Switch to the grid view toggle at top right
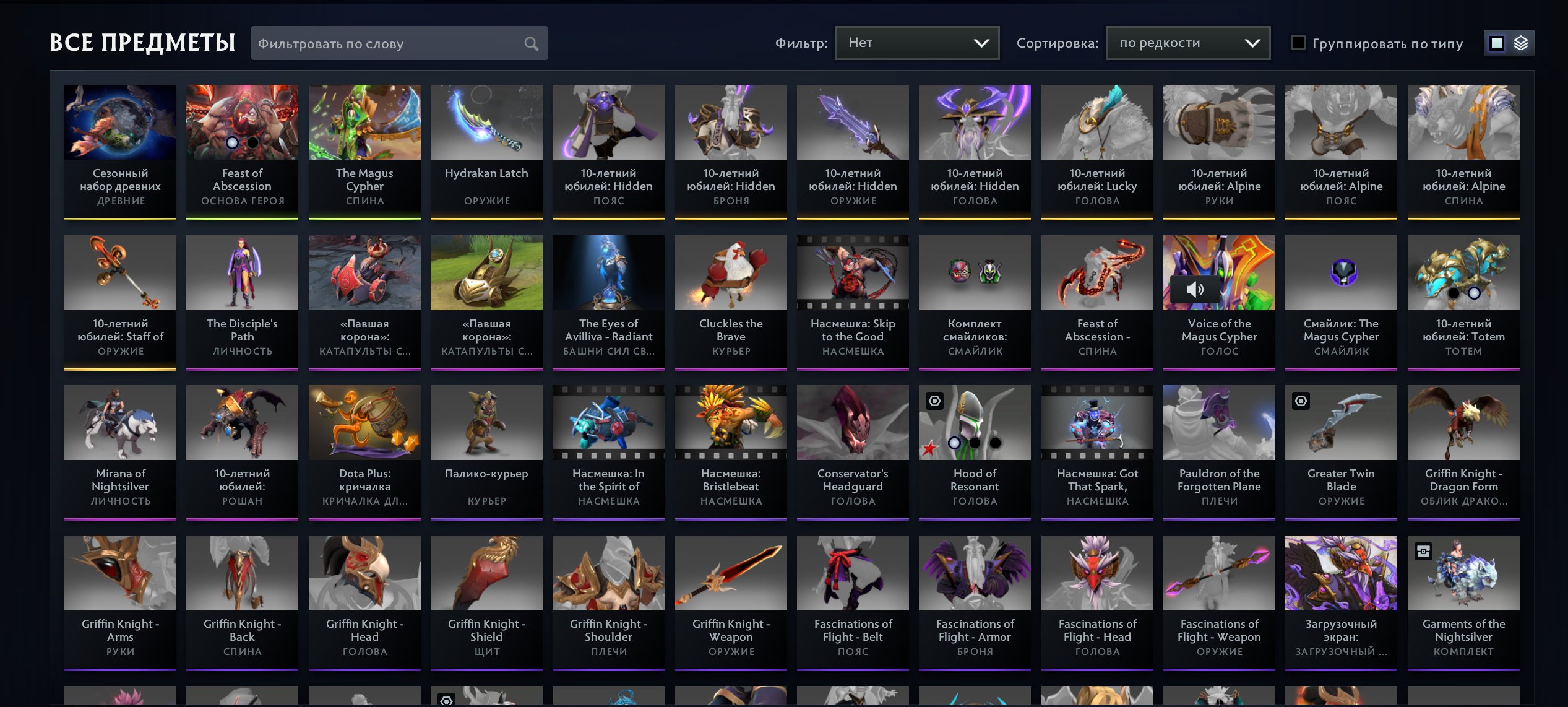Screen dimensions: 1568x707 [x=1497, y=43]
